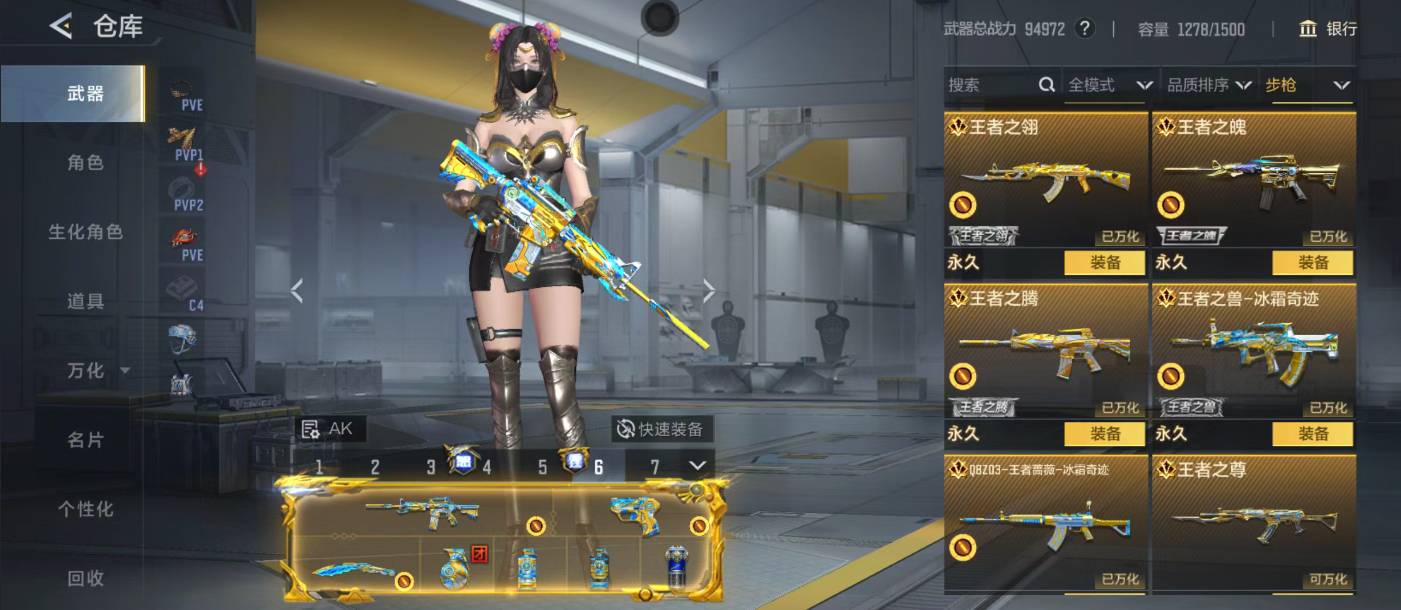Open the 生化角色 category
The height and width of the screenshot is (610, 1401).
[85, 232]
